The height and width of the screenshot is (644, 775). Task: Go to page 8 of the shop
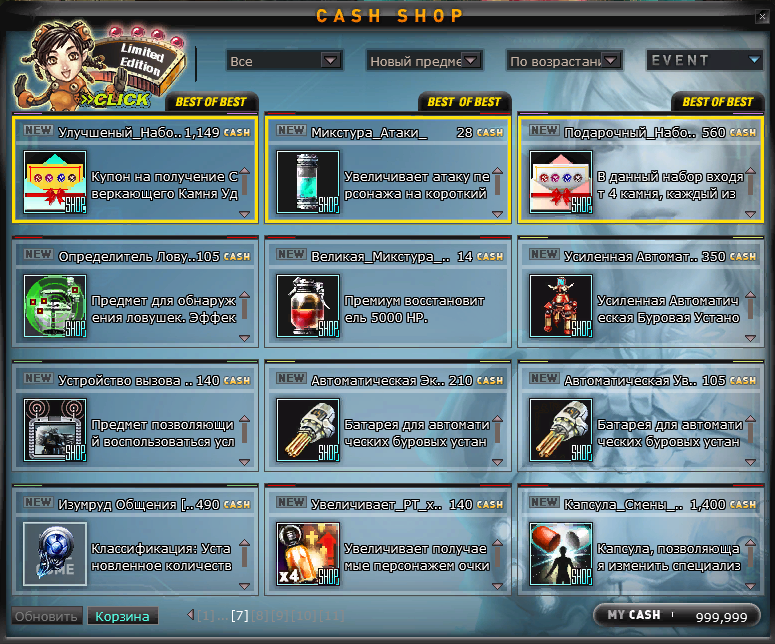pyautogui.click(x=258, y=615)
